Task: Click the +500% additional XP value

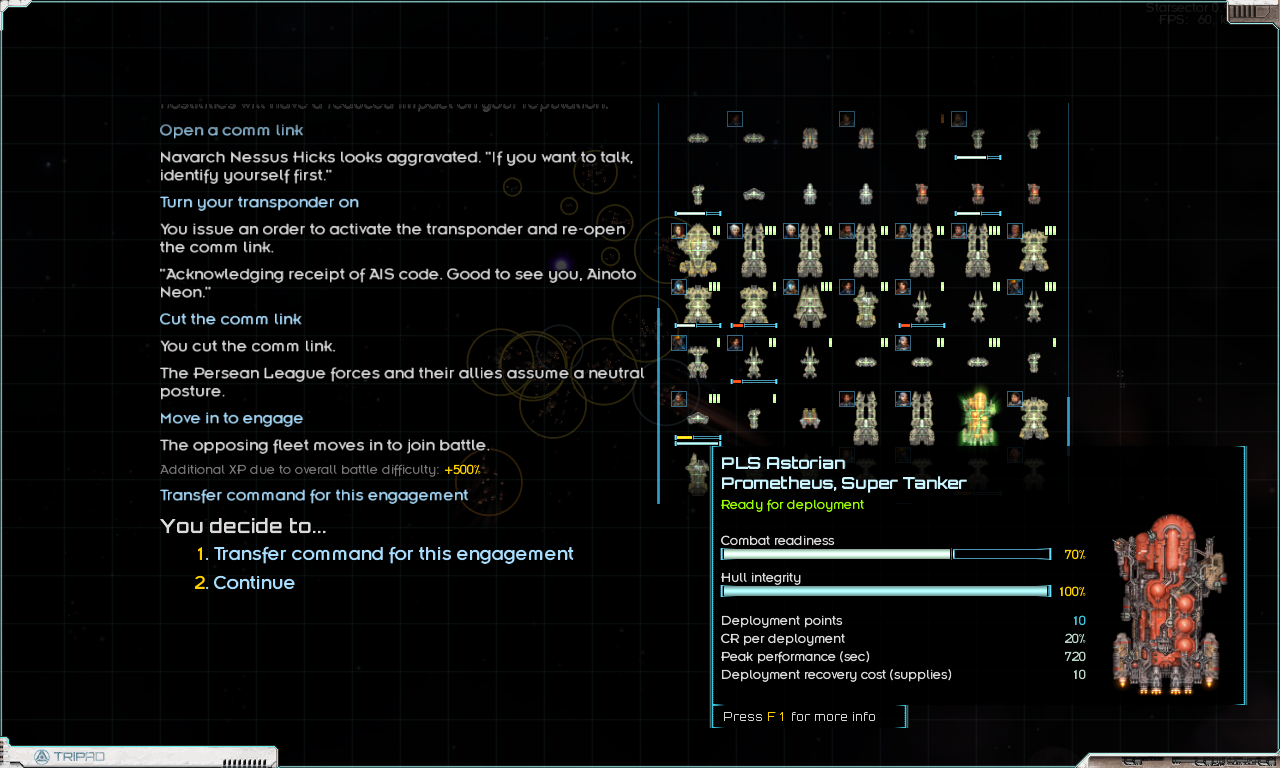Action: click(x=464, y=469)
